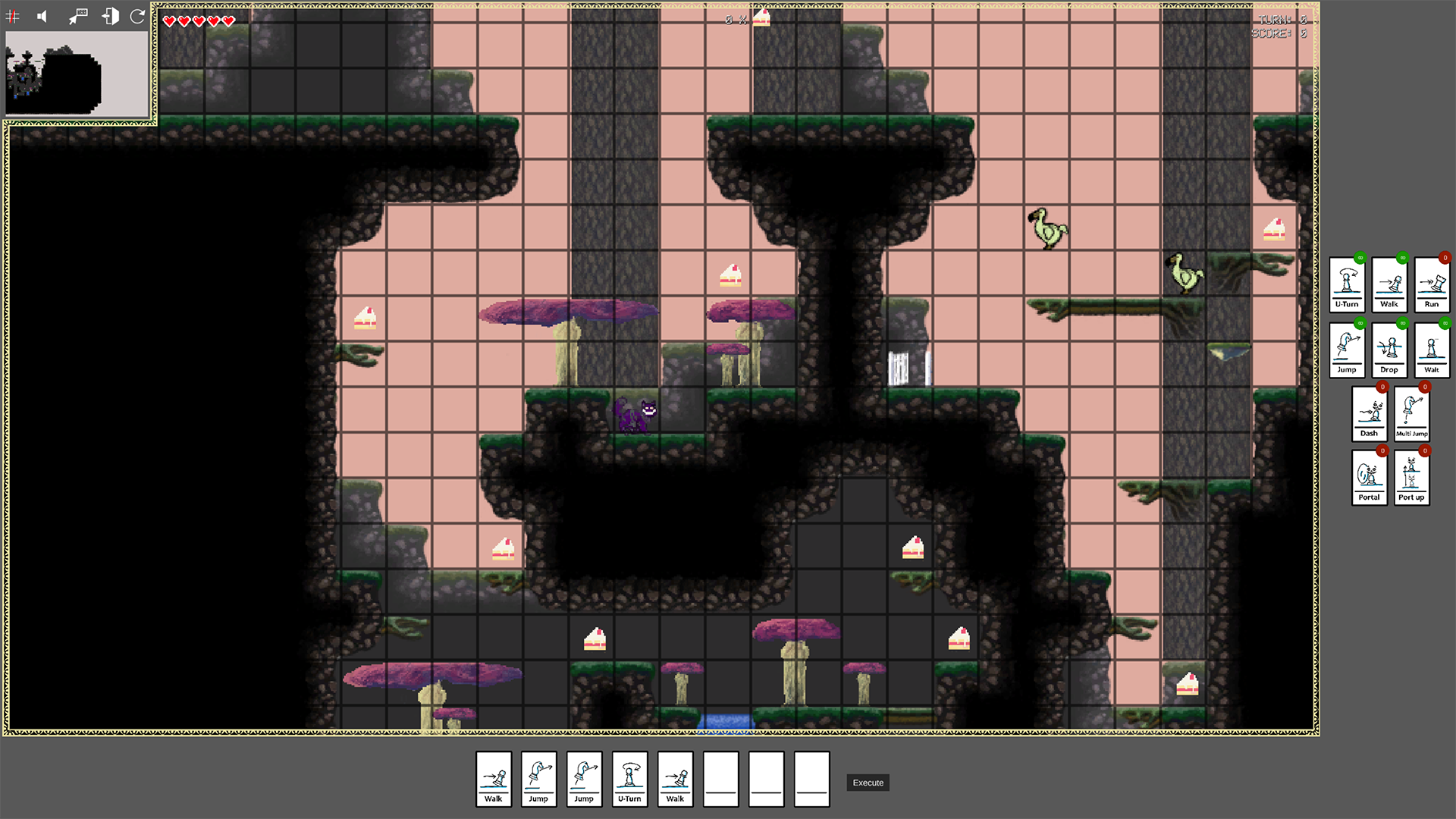Image resolution: width=1456 pixels, height=819 pixels.
Task: Toggle the cursor tooltip icon
Action: coord(77,17)
